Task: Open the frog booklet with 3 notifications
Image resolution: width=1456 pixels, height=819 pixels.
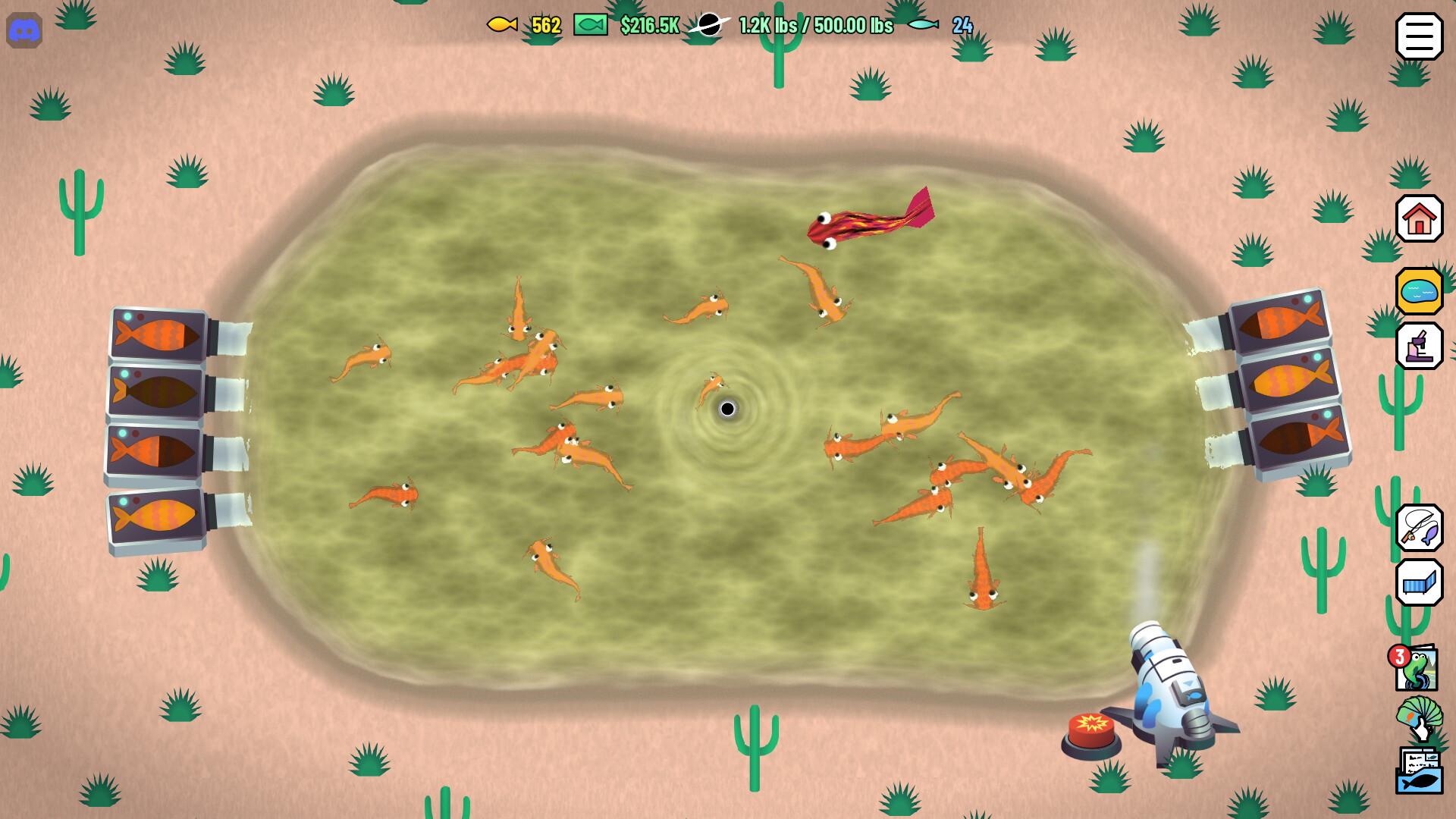Action: (x=1416, y=668)
